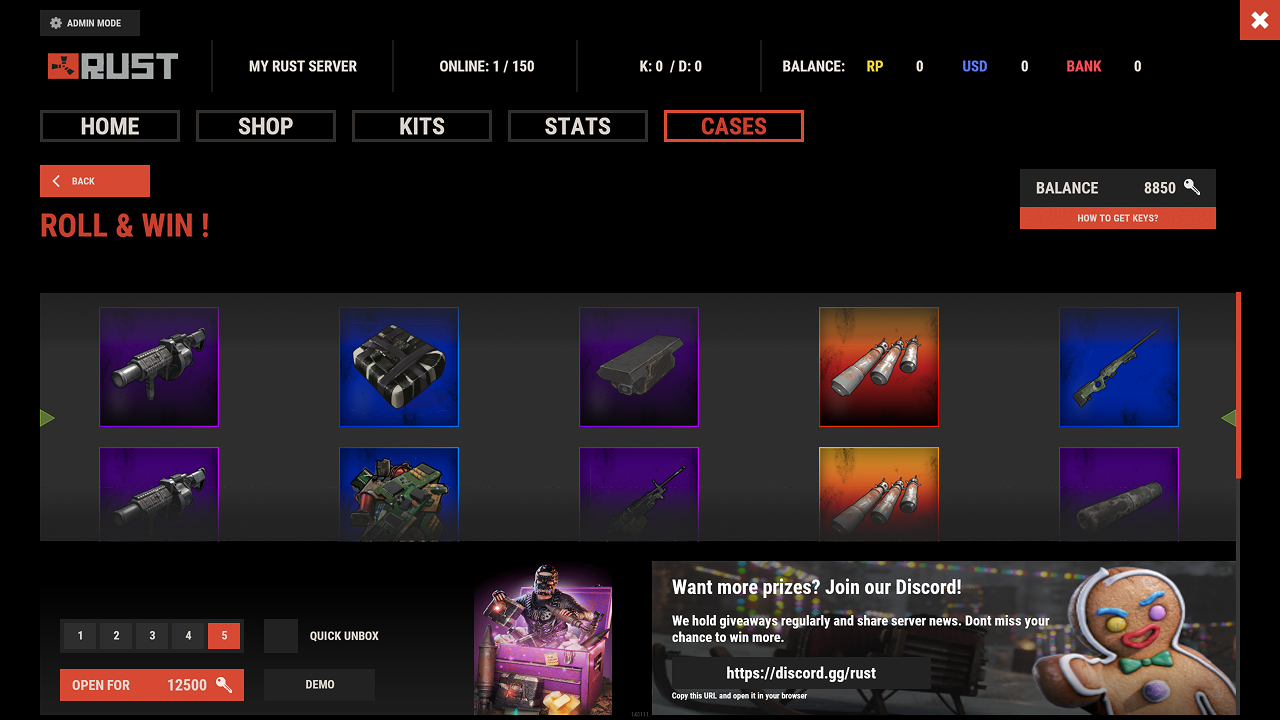Go back with the Back button
This screenshot has width=1280, height=720.
click(x=95, y=181)
